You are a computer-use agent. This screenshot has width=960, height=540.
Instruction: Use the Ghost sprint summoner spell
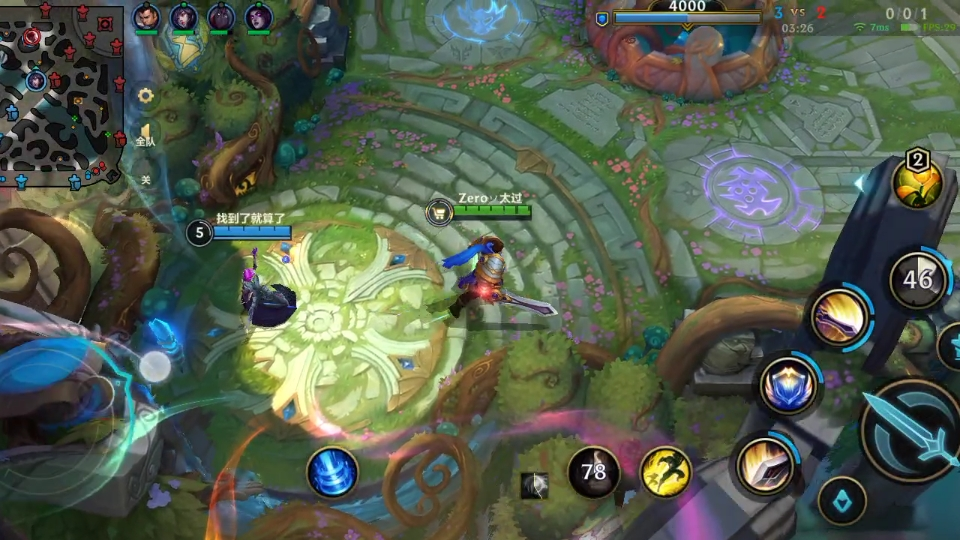[x=665, y=471]
